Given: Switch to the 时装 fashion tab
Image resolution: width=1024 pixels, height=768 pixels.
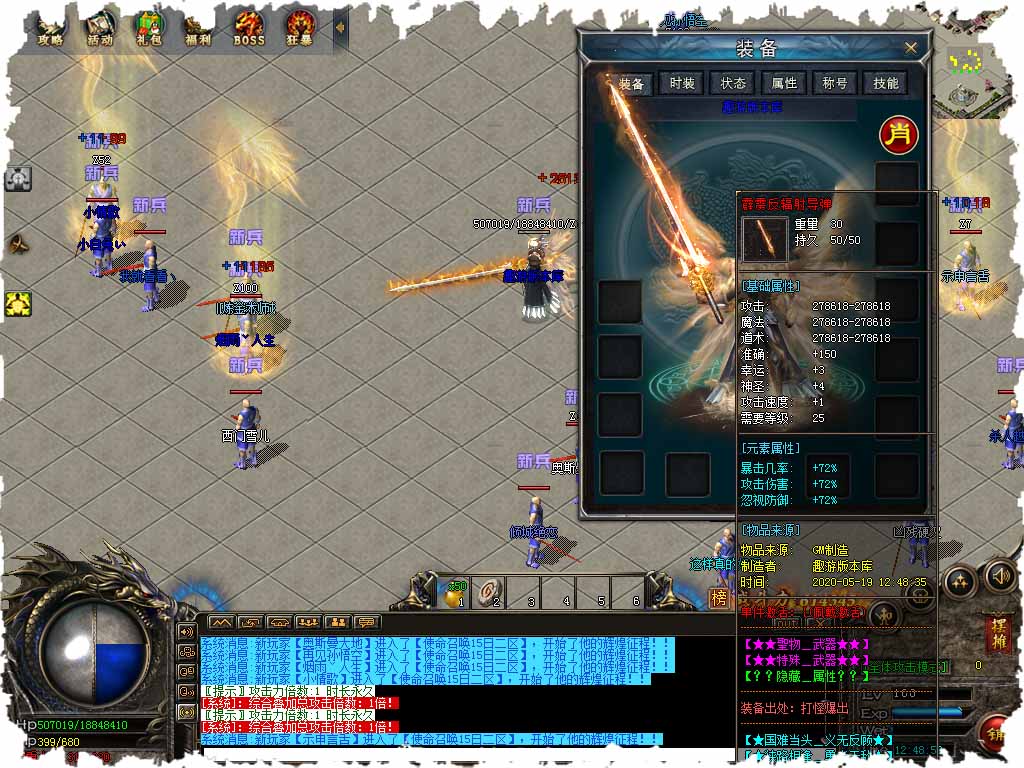Looking at the screenshot, I should 682,83.
